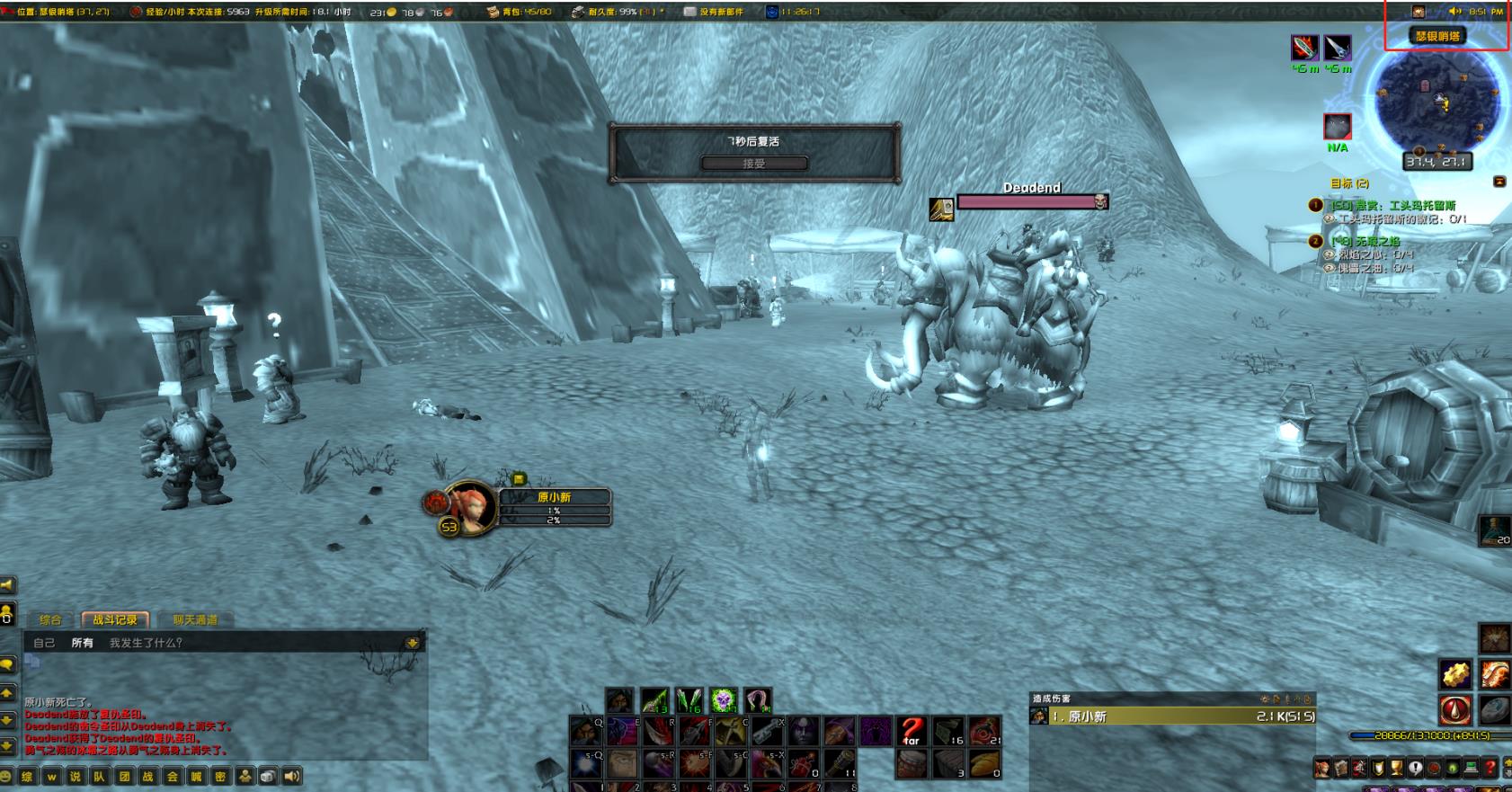1512x792 pixels.
Task: Click the 原小新 player portrait
Action: pyautogui.click(x=469, y=508)
